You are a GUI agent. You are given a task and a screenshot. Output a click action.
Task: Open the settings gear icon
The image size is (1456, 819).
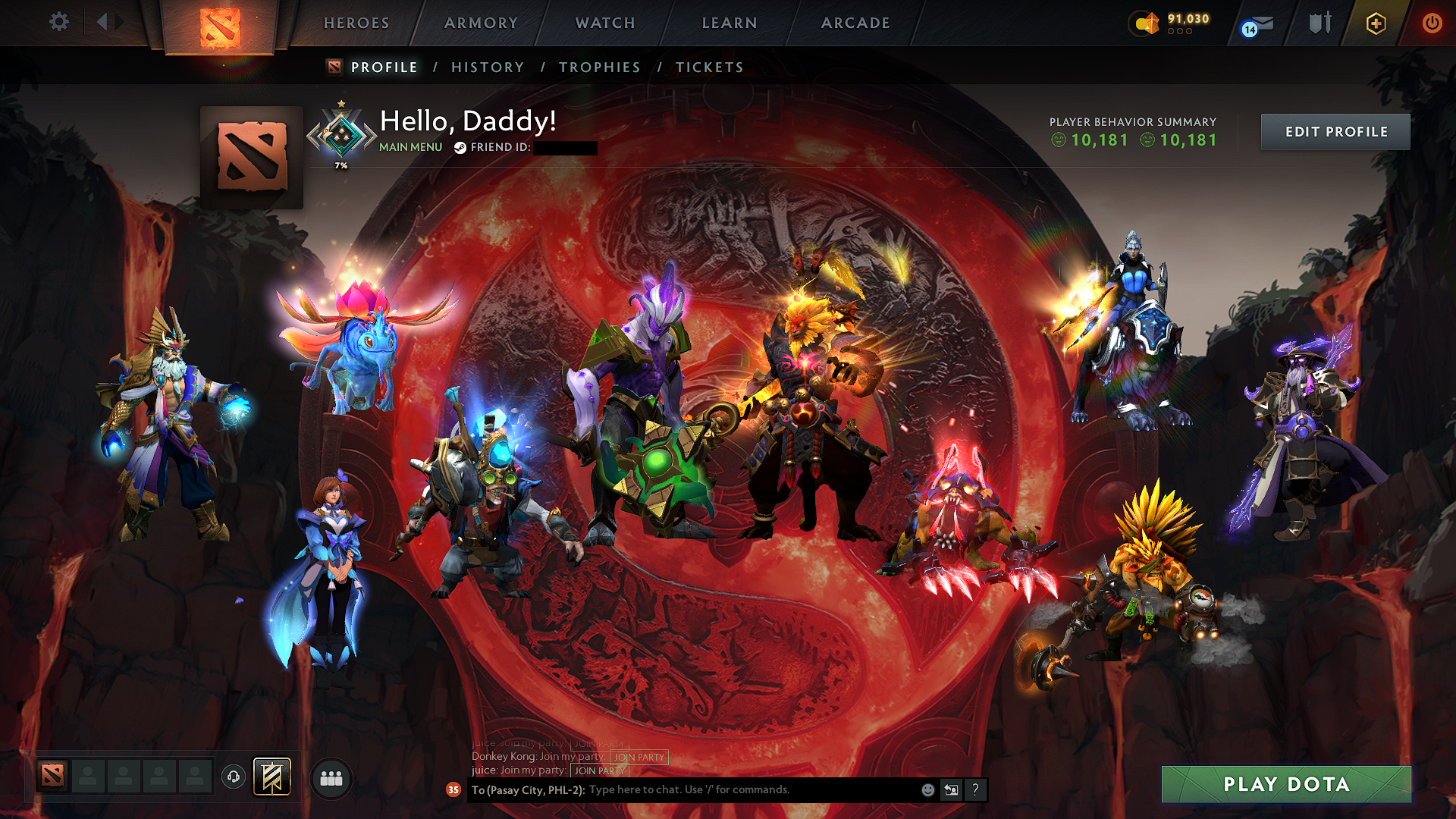[59, 22]
